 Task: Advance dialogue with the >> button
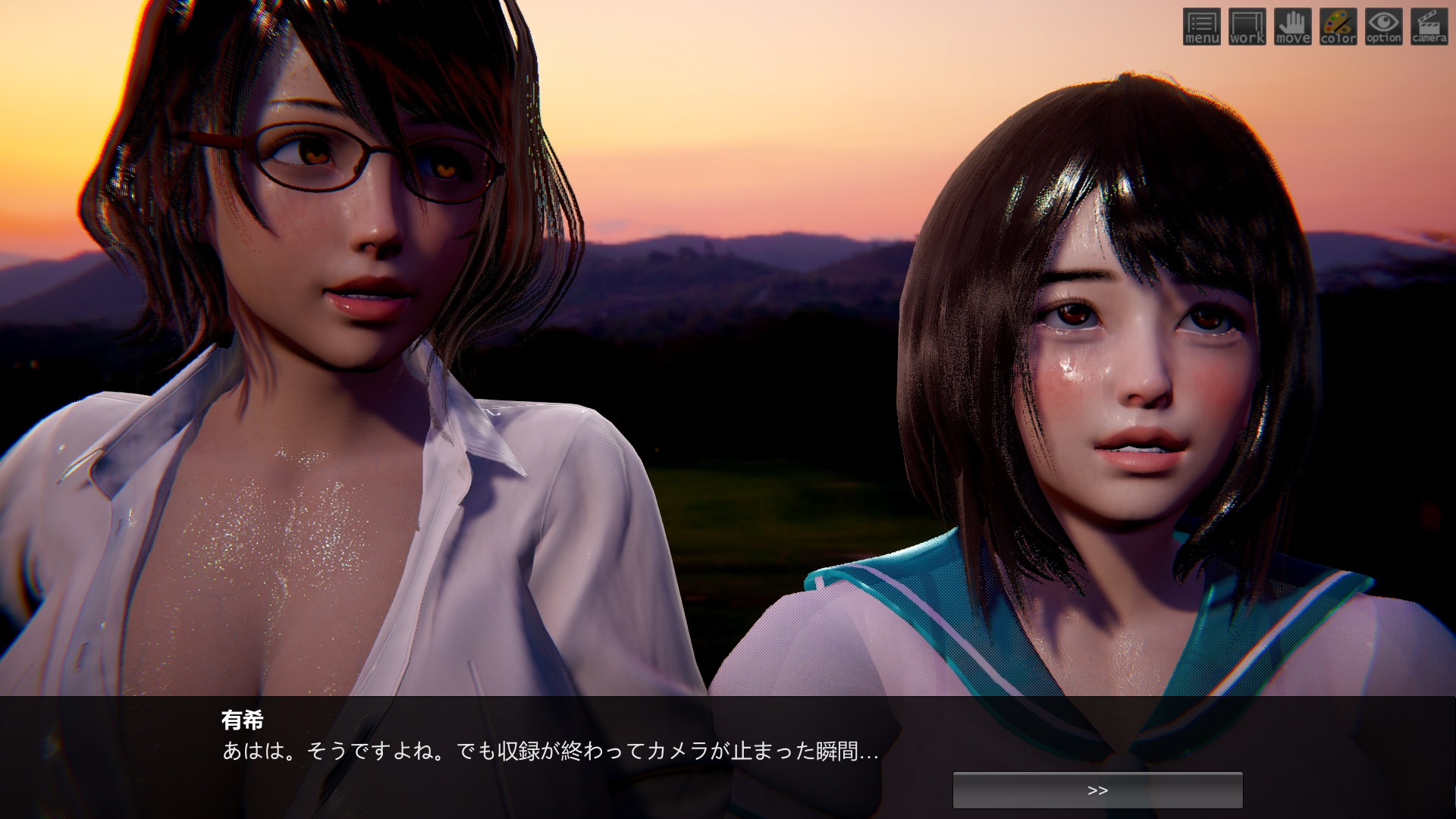click(1097, 790)
